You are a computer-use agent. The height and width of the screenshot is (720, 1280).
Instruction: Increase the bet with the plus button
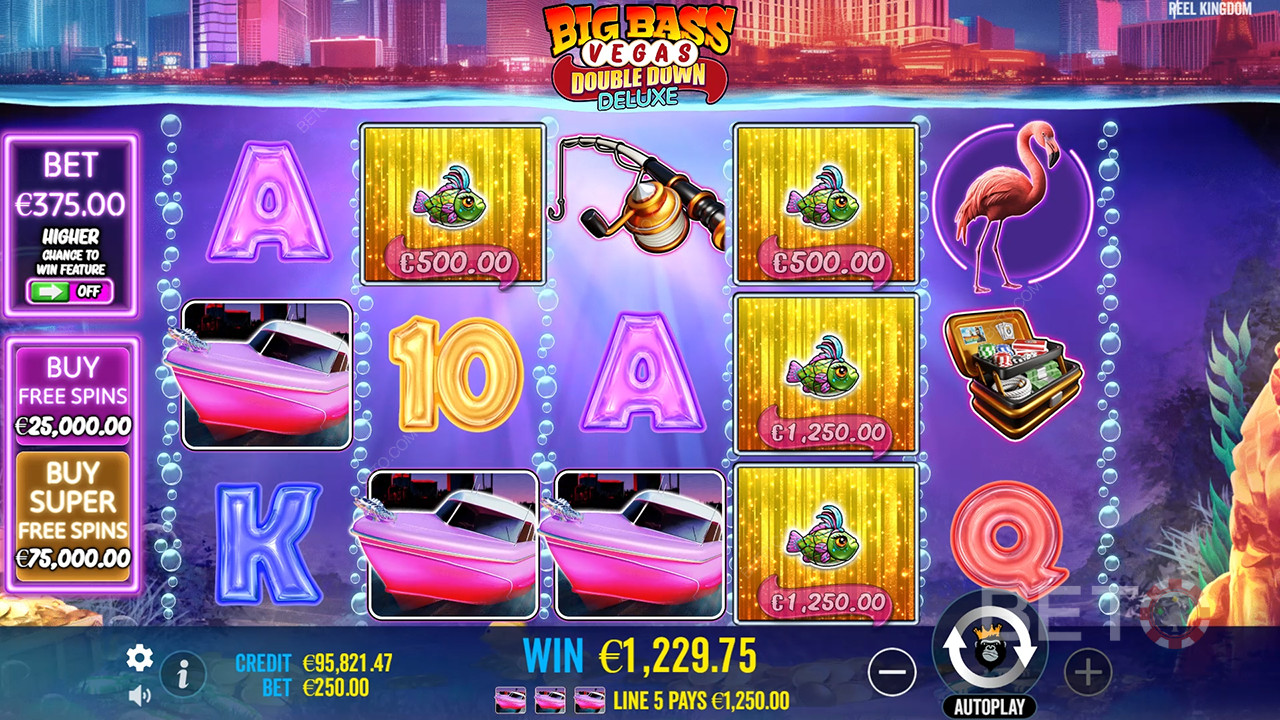tap(1087, 673)
